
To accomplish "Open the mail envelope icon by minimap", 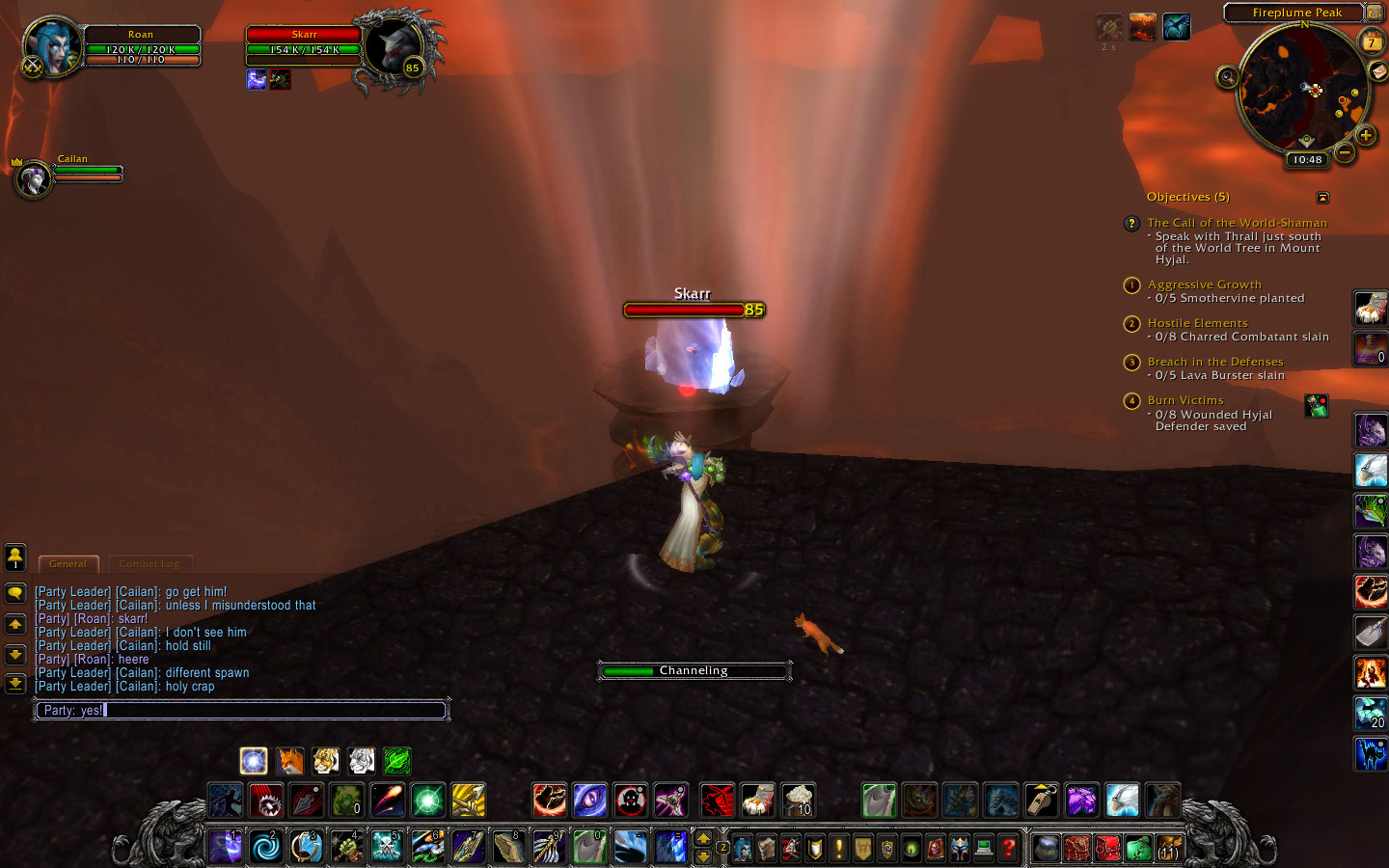I will pyautogui.click(x=1377, y=73).
